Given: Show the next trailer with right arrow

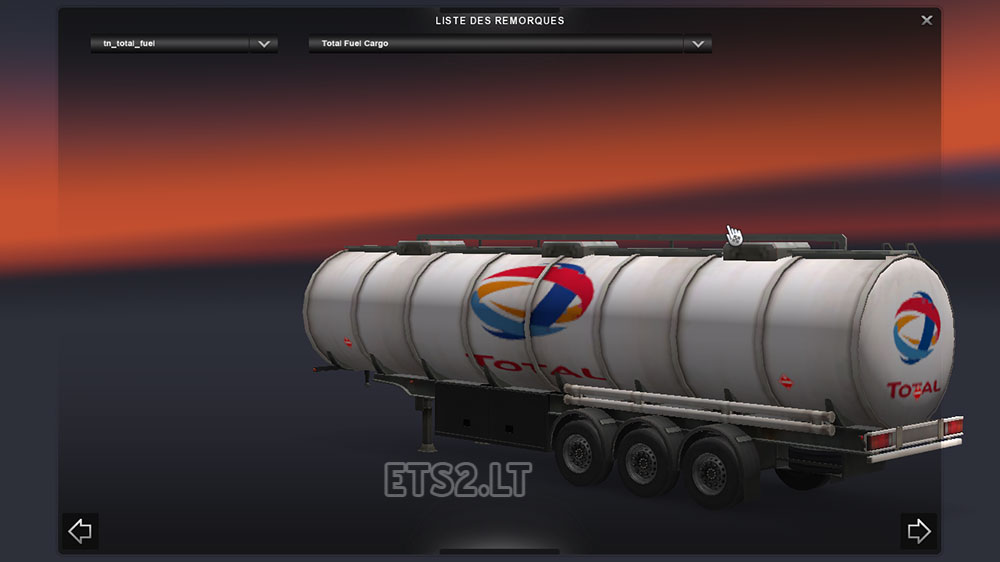Looking at the screenshot, I should coord(918,531).
